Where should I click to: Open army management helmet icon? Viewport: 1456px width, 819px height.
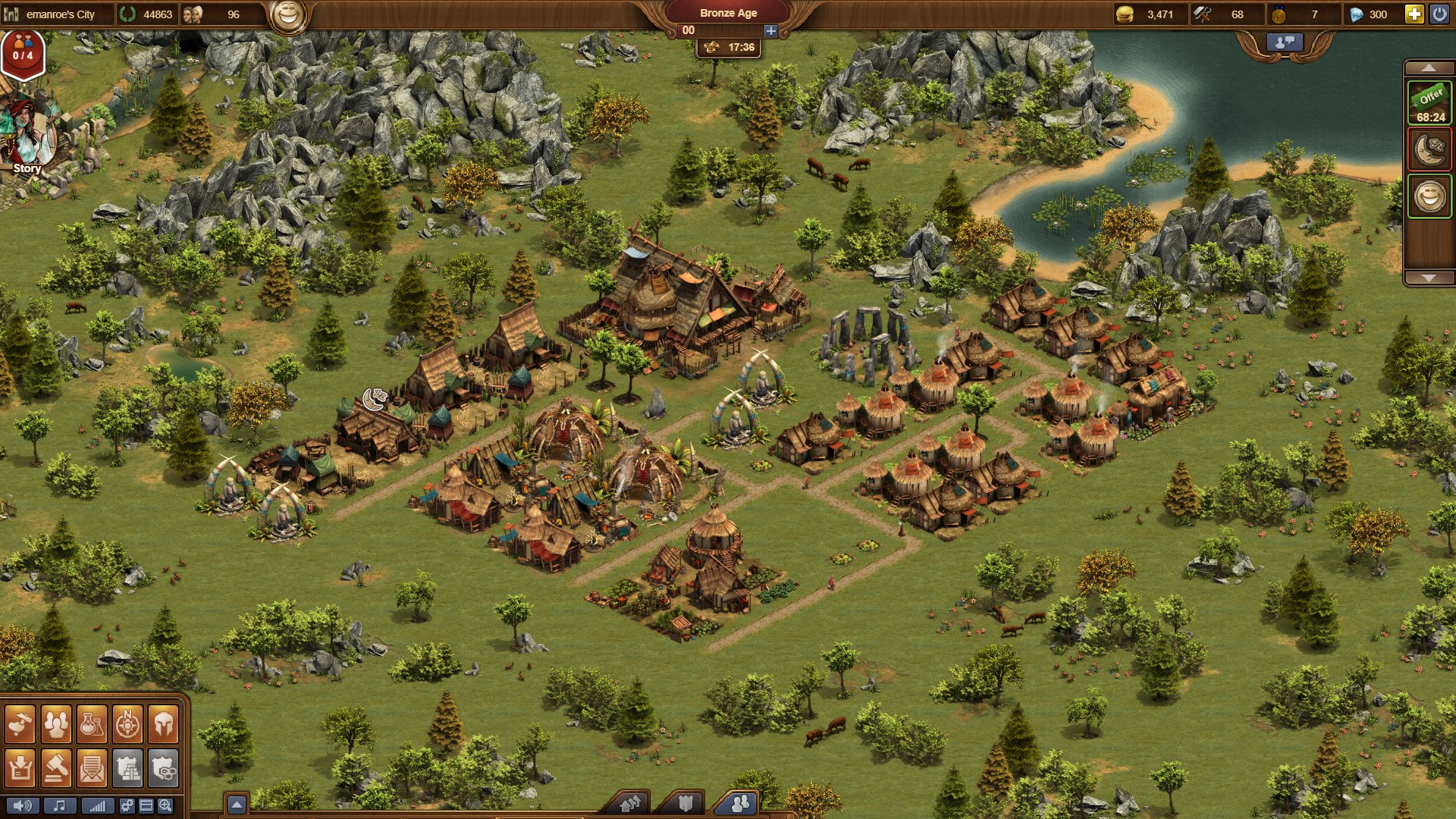coord(163,725)
